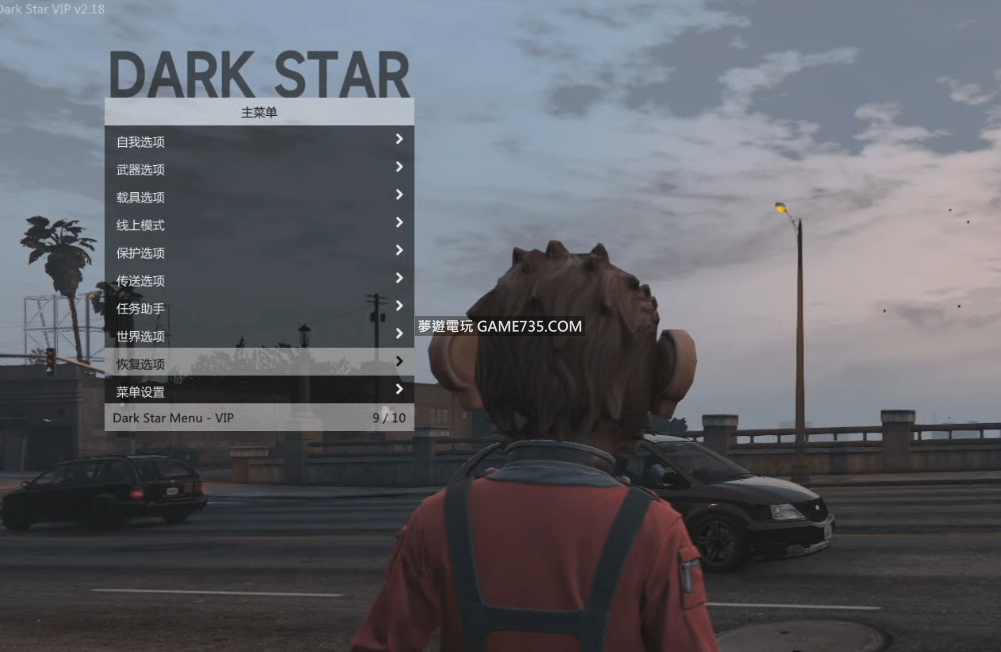Select 武器选项 (Weapon Options)
Viewport: 1001px width, 652px height.
point(259,169)
